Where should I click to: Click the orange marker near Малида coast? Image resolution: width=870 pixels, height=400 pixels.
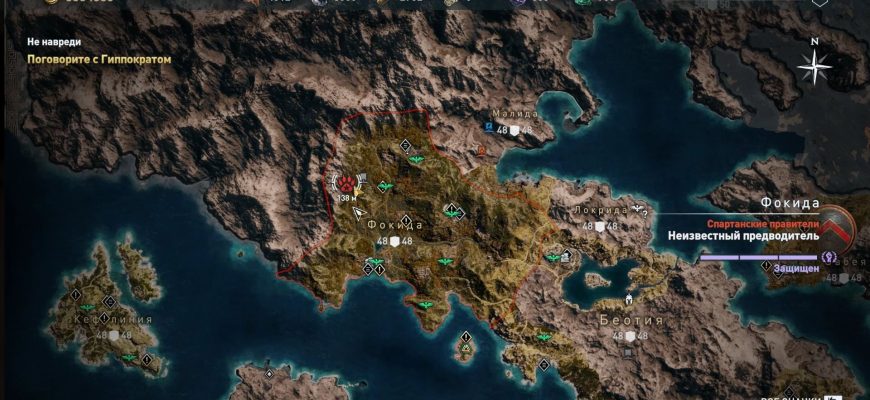(x=481, y=152)
